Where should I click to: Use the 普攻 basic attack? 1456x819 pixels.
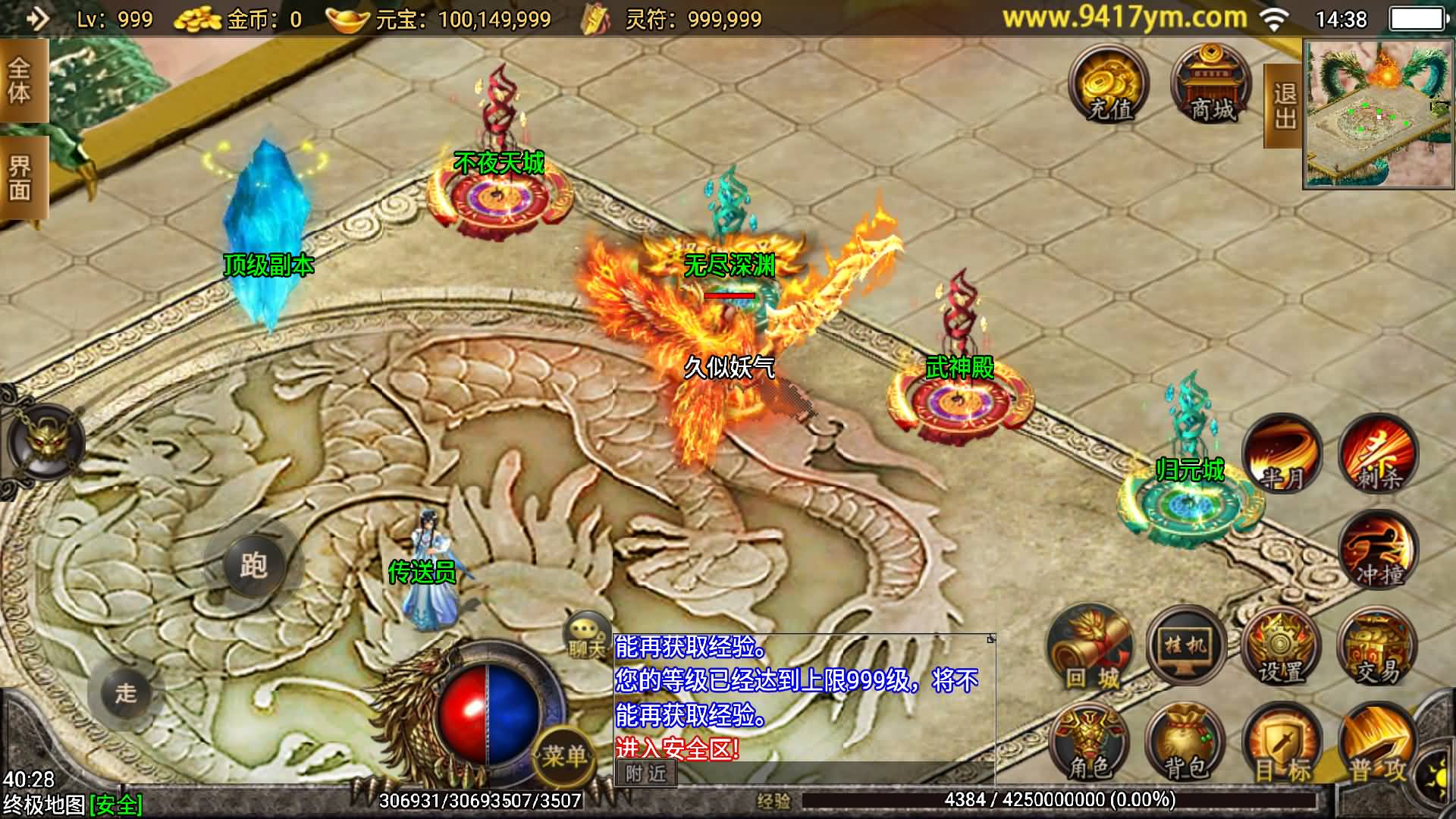(1377, 745)
